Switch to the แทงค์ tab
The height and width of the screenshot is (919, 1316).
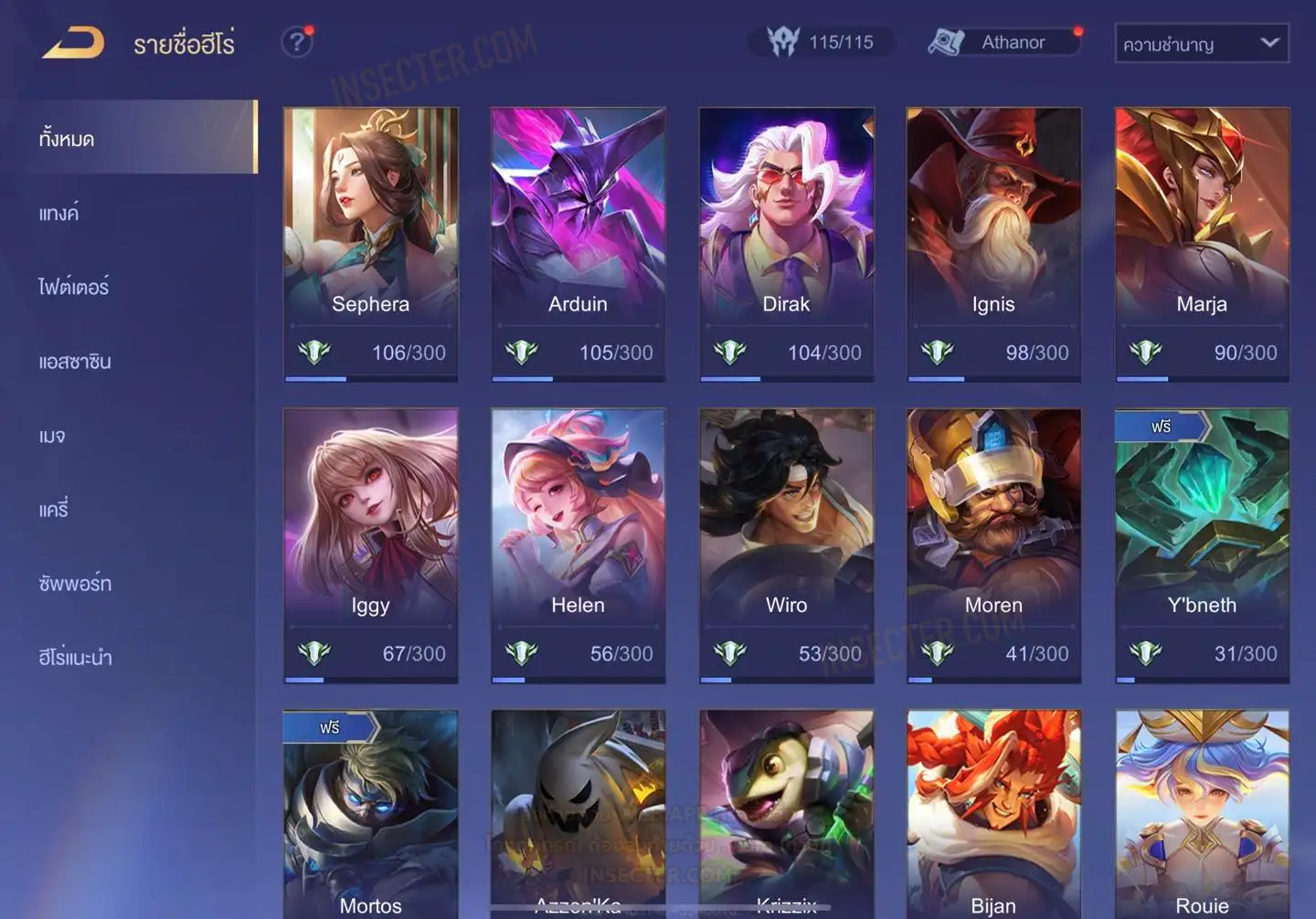59,213
